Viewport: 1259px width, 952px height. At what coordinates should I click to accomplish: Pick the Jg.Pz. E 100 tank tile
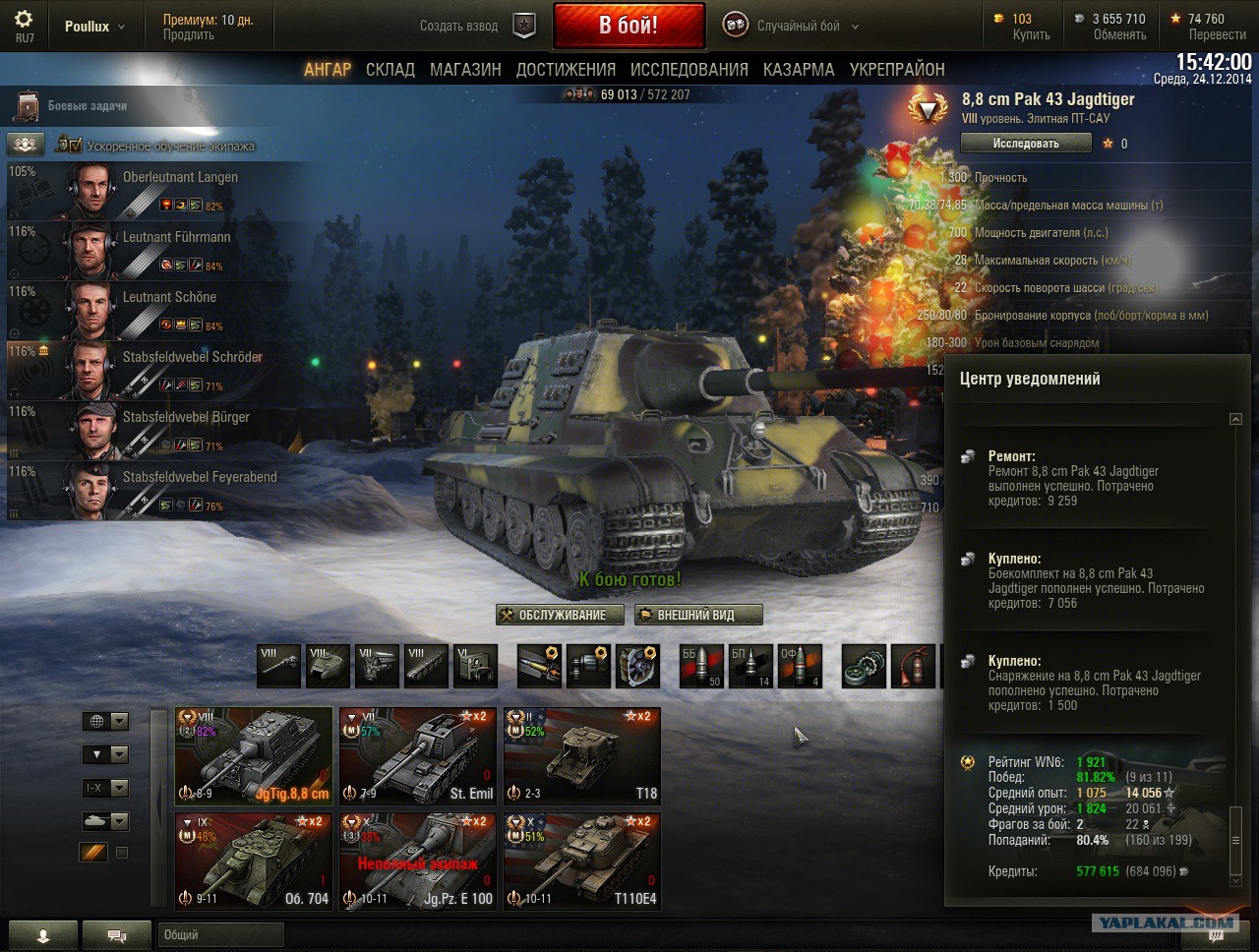(418, 861)
